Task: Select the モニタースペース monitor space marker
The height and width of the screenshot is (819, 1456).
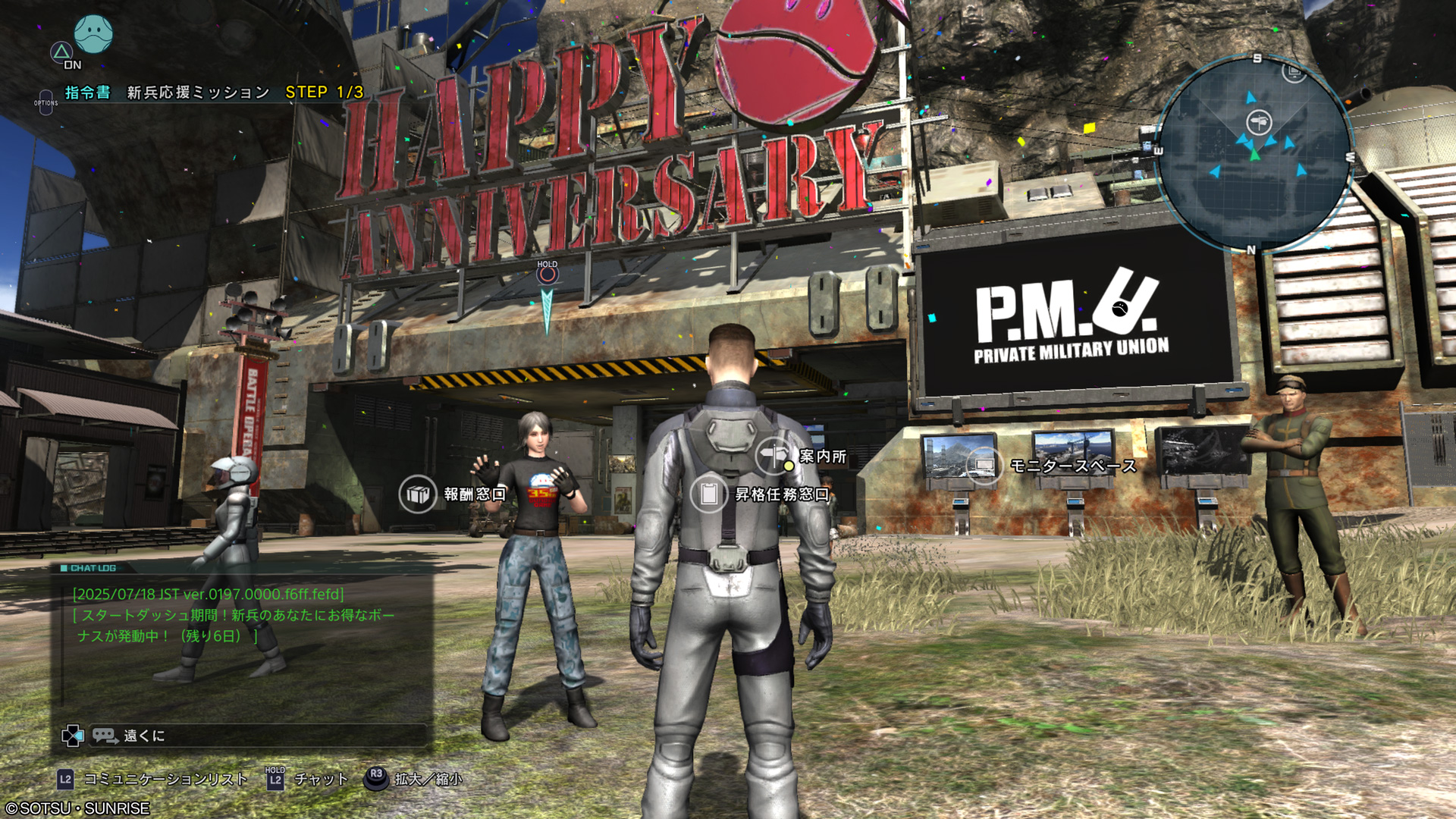Action: click(x=984, y=465)
